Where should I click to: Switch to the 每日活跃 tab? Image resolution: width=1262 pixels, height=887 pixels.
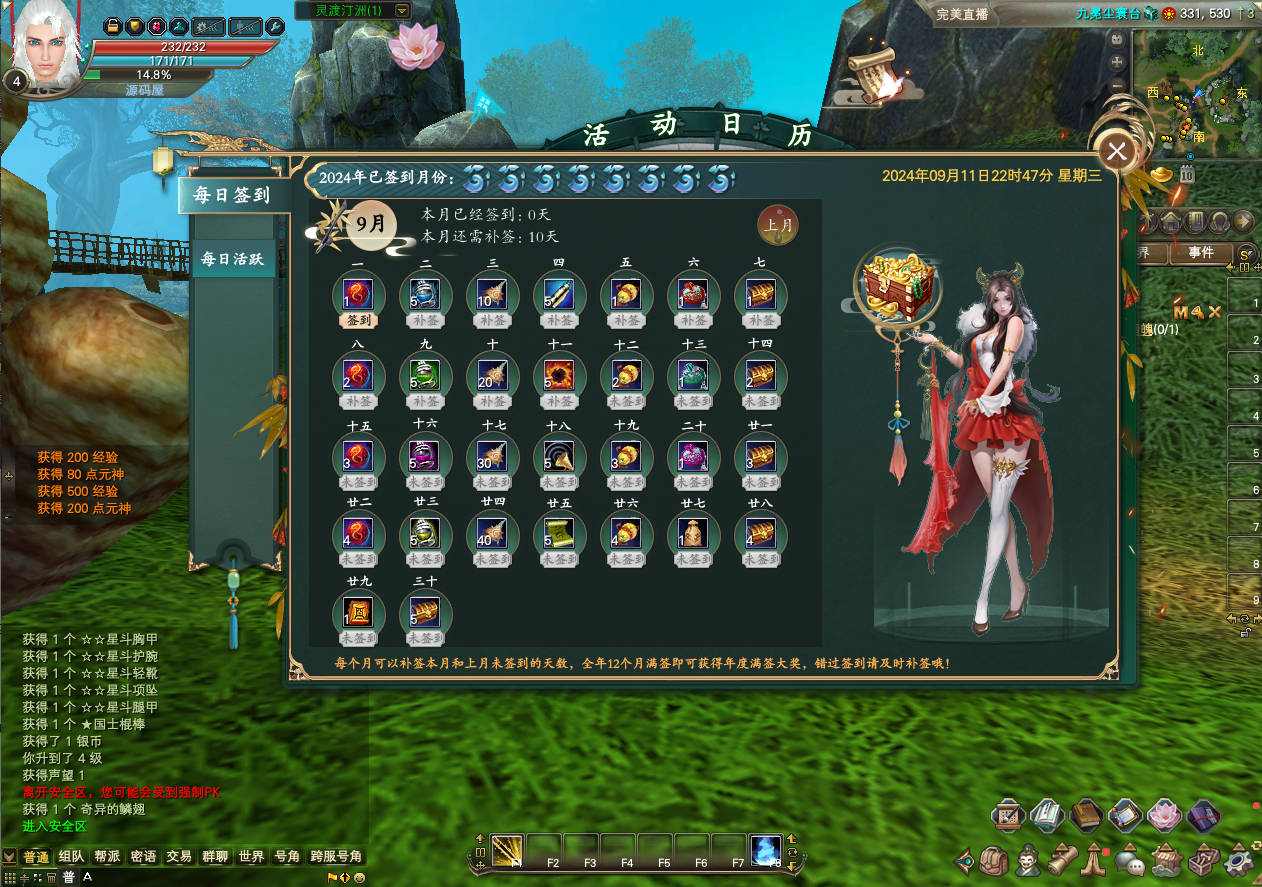click(233, 259)
